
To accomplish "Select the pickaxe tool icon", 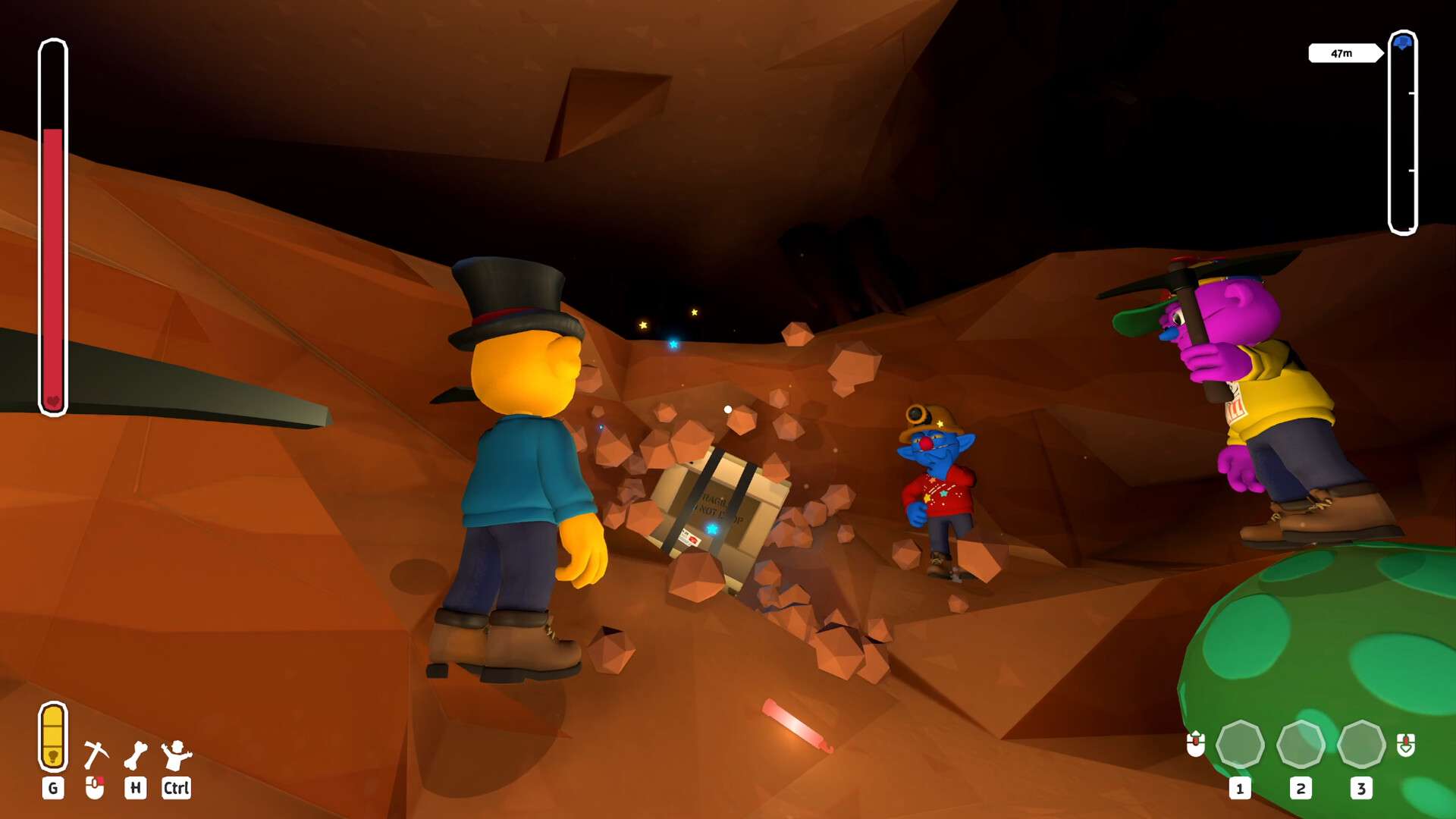I will click(x=96, y=754).
